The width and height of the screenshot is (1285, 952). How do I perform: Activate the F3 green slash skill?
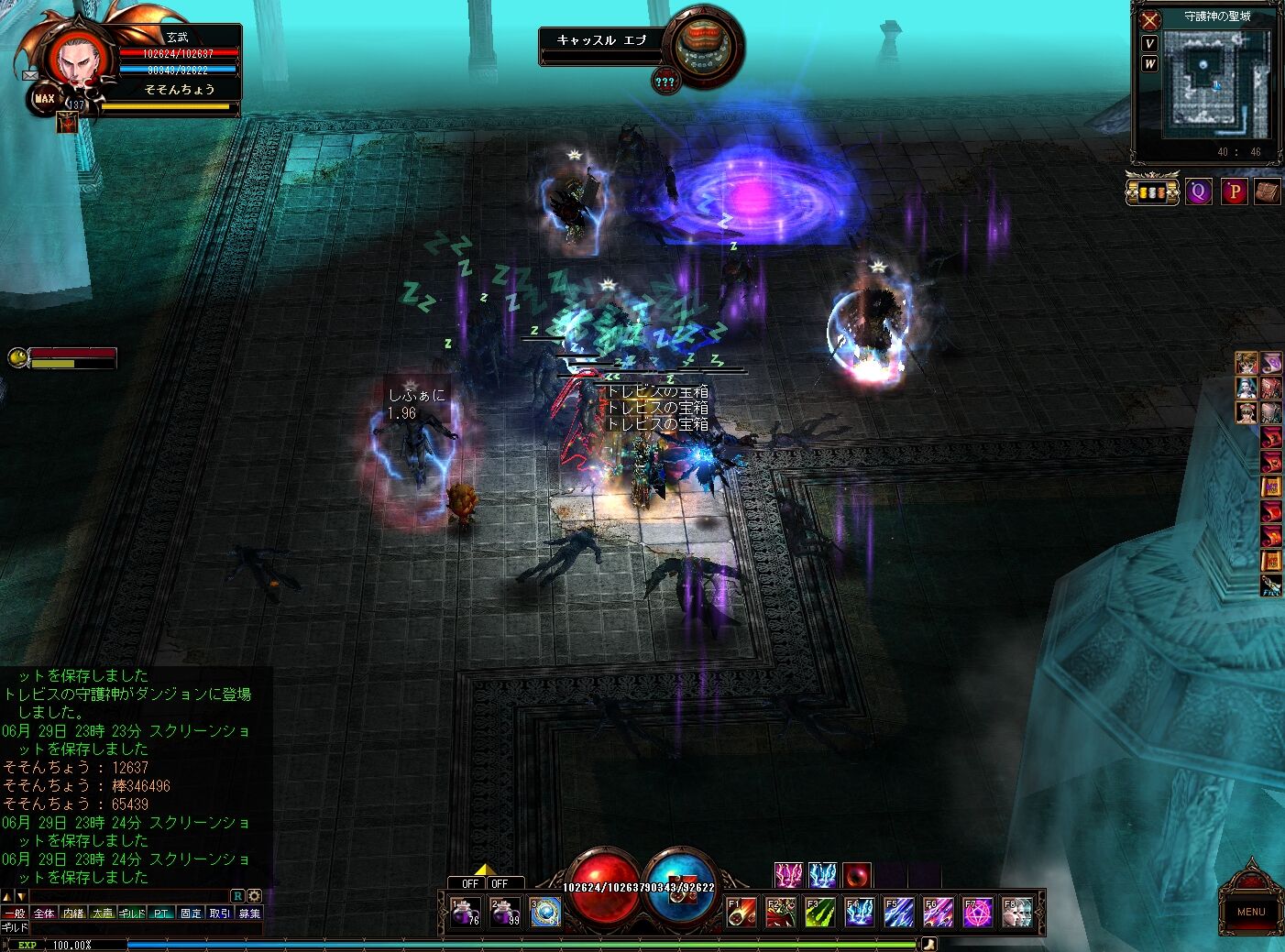tap(820, 913)
